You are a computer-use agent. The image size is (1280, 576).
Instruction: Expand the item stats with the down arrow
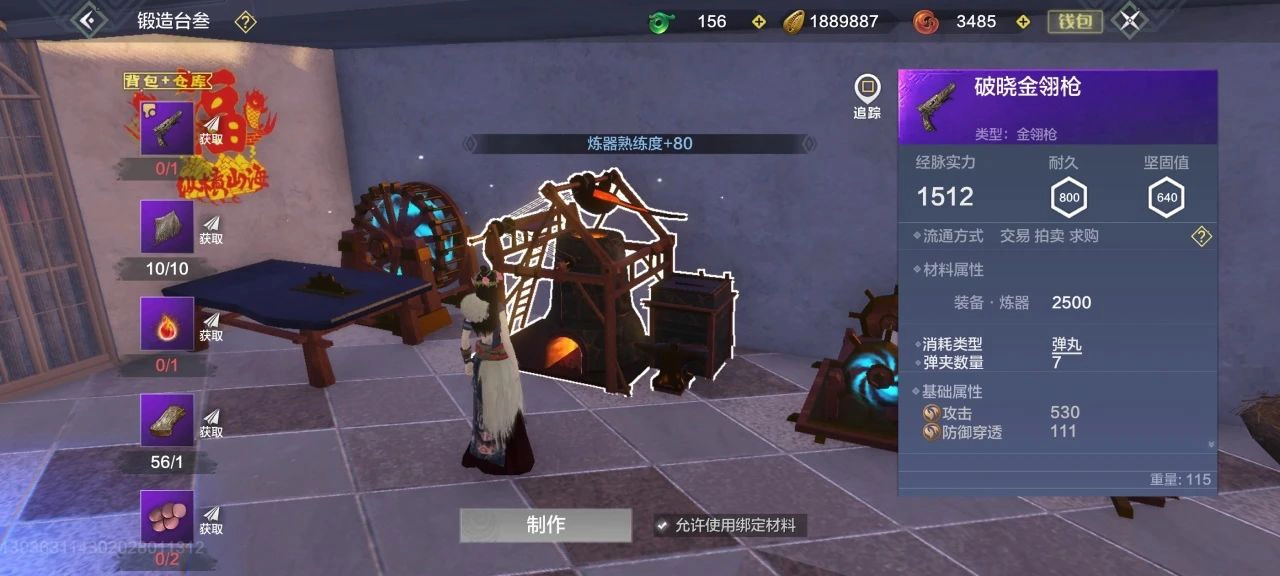(x=1211, y=444)
